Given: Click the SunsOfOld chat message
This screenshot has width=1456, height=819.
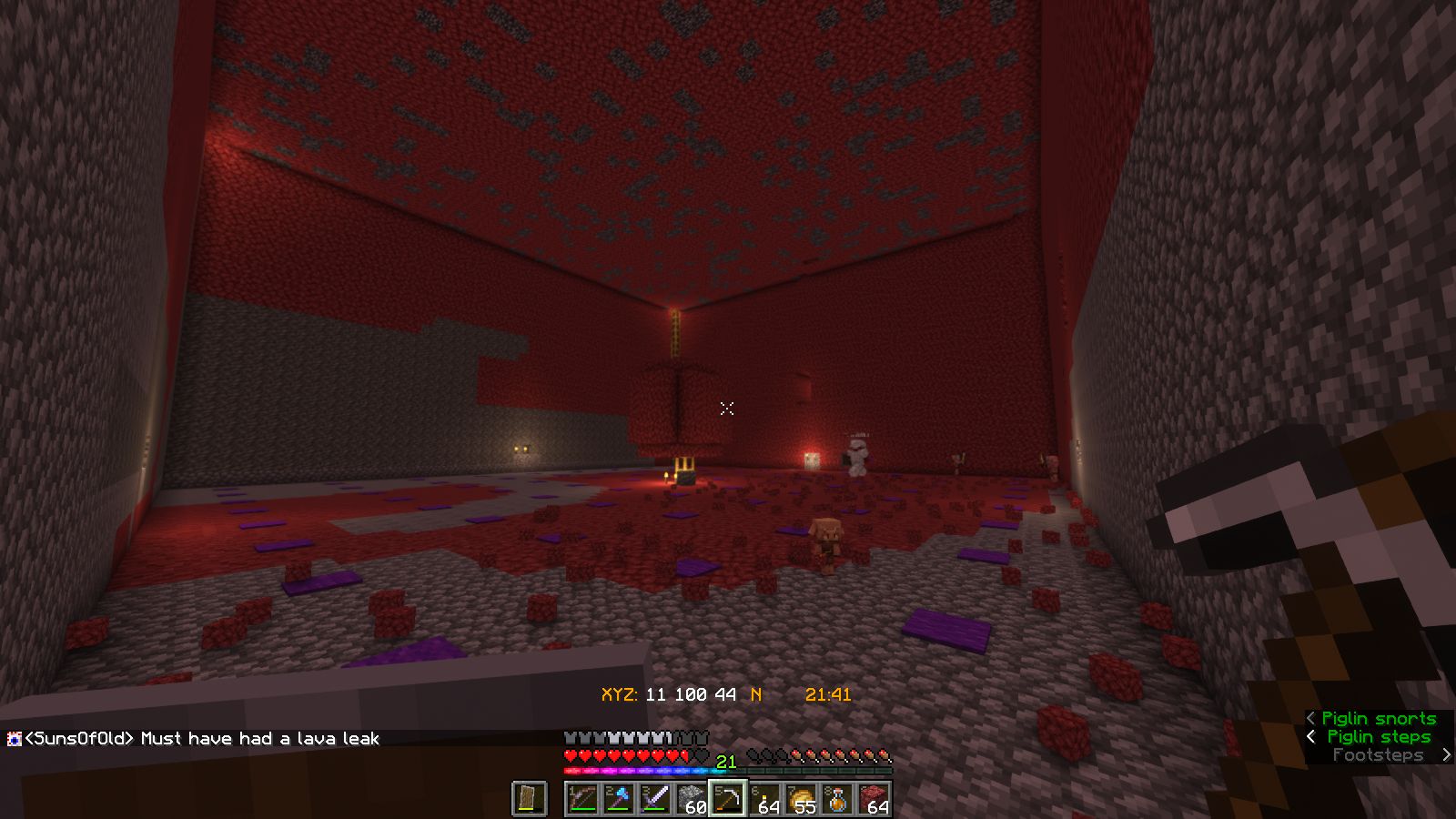Looking at the screenshot, I should (x=200, y=739).
